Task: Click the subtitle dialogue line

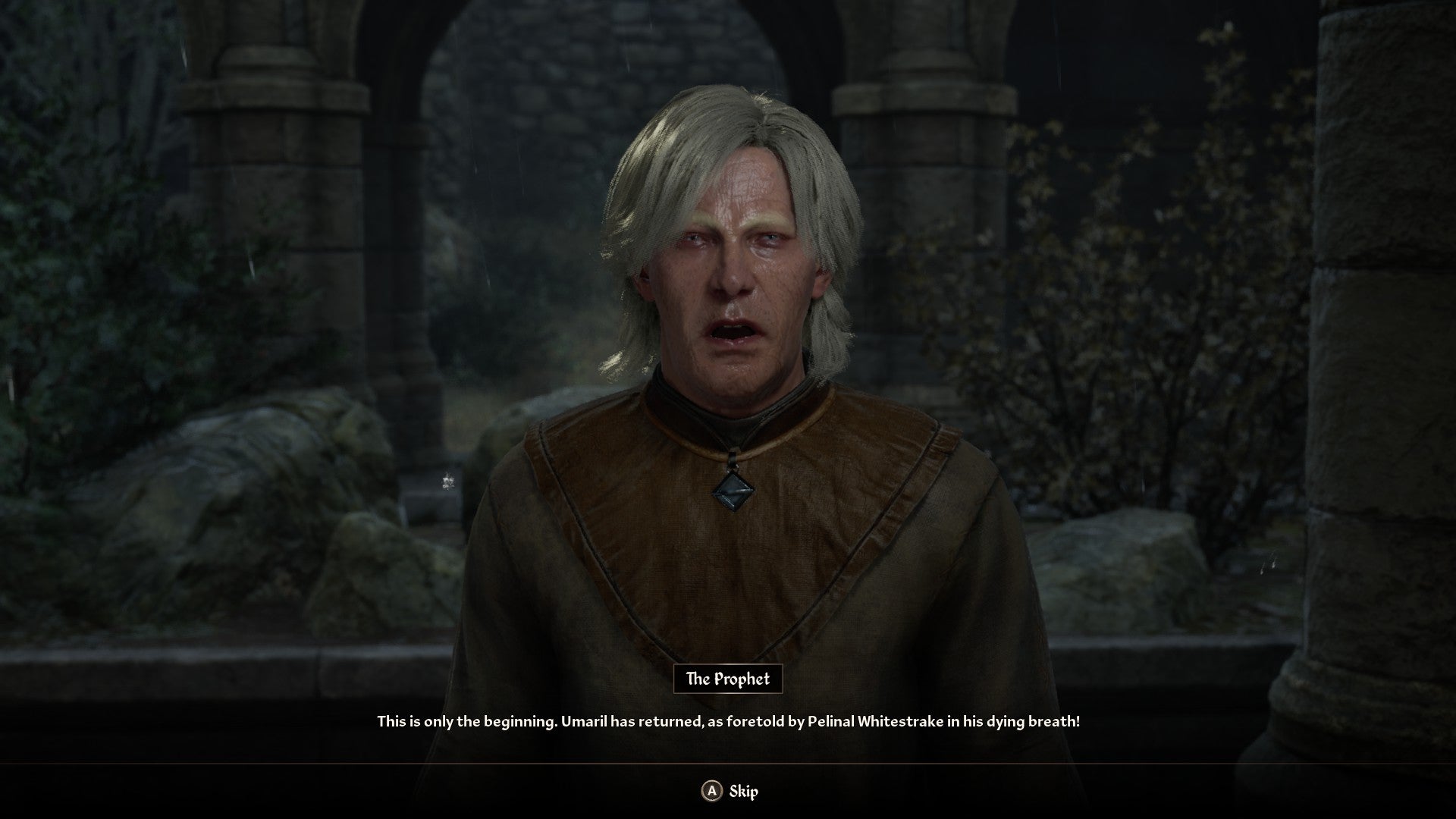Action: point(728,723)
